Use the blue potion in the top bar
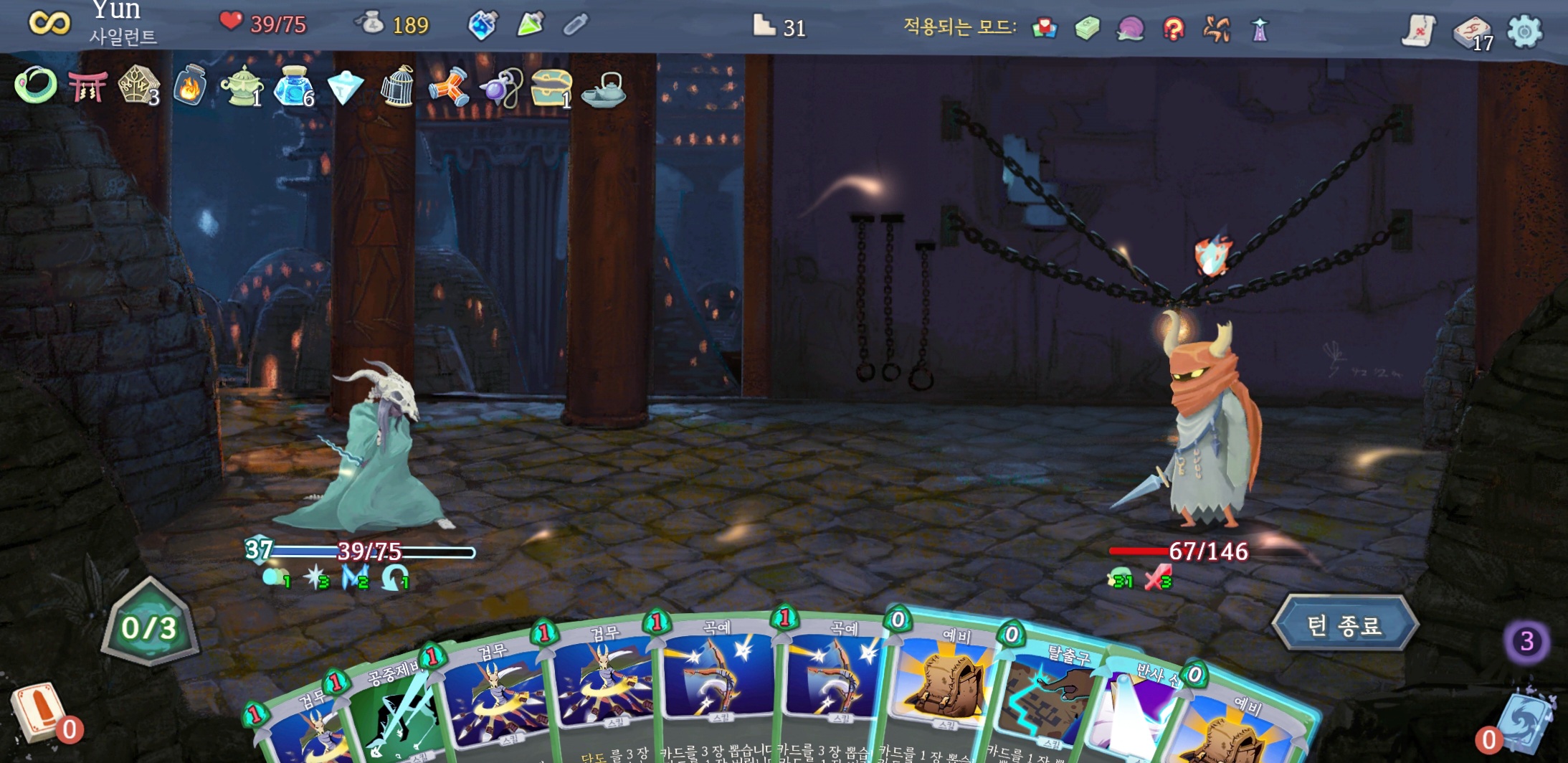1568x763 pixels. tap(483, 27)
